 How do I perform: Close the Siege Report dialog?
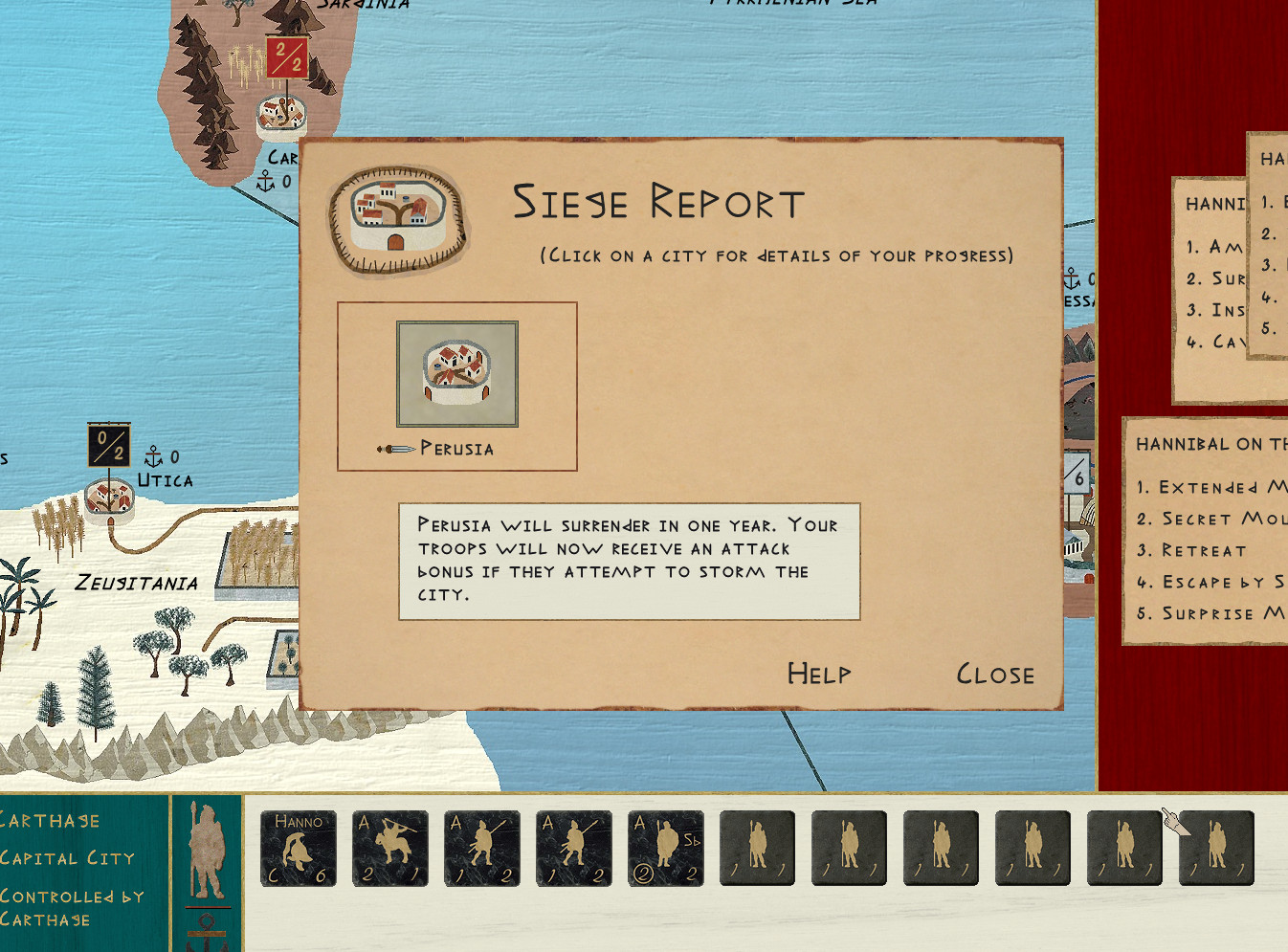[x=995, y=675]
